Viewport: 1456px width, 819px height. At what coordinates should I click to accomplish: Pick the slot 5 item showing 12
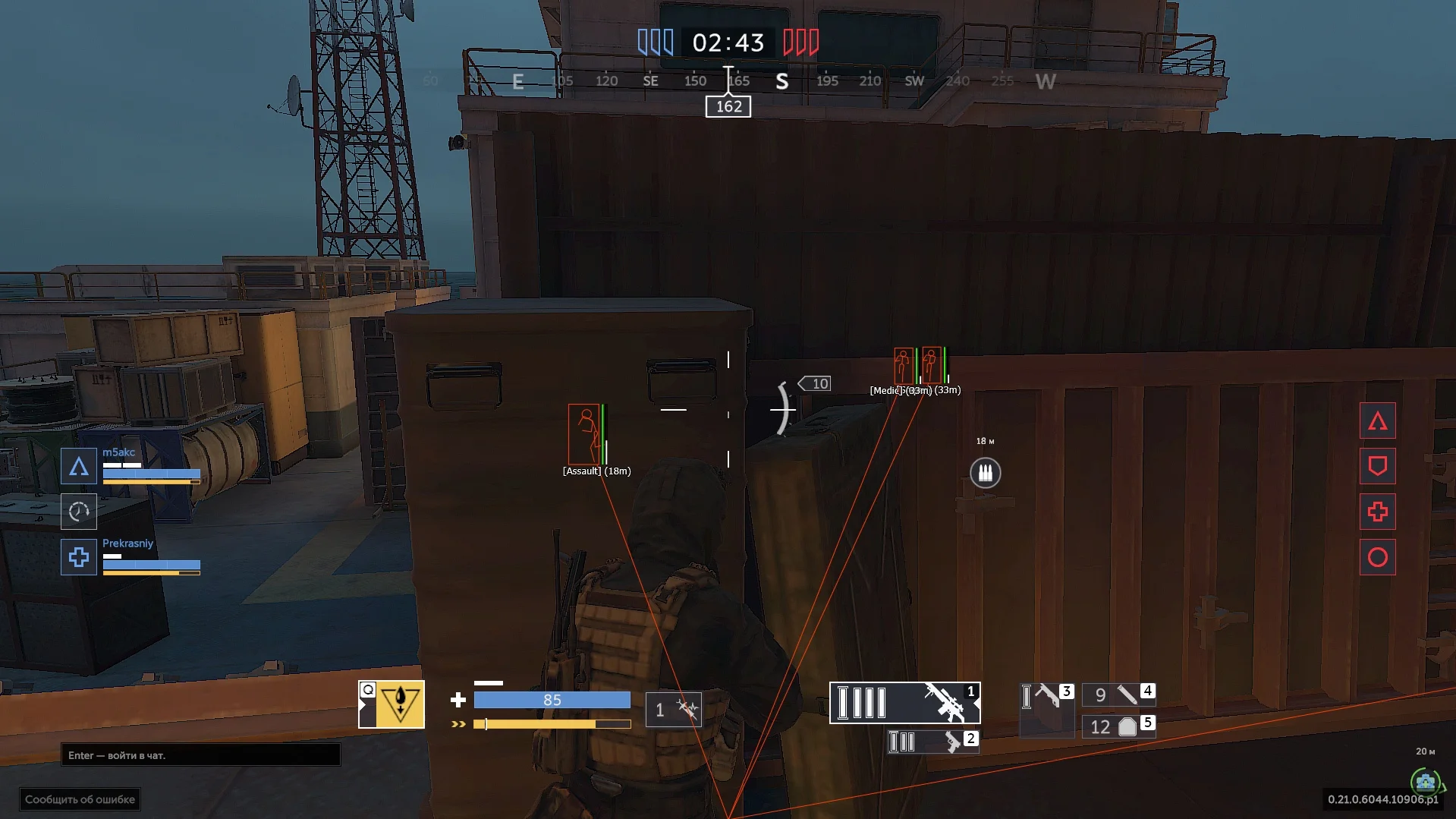click(x=1118, y=726)
